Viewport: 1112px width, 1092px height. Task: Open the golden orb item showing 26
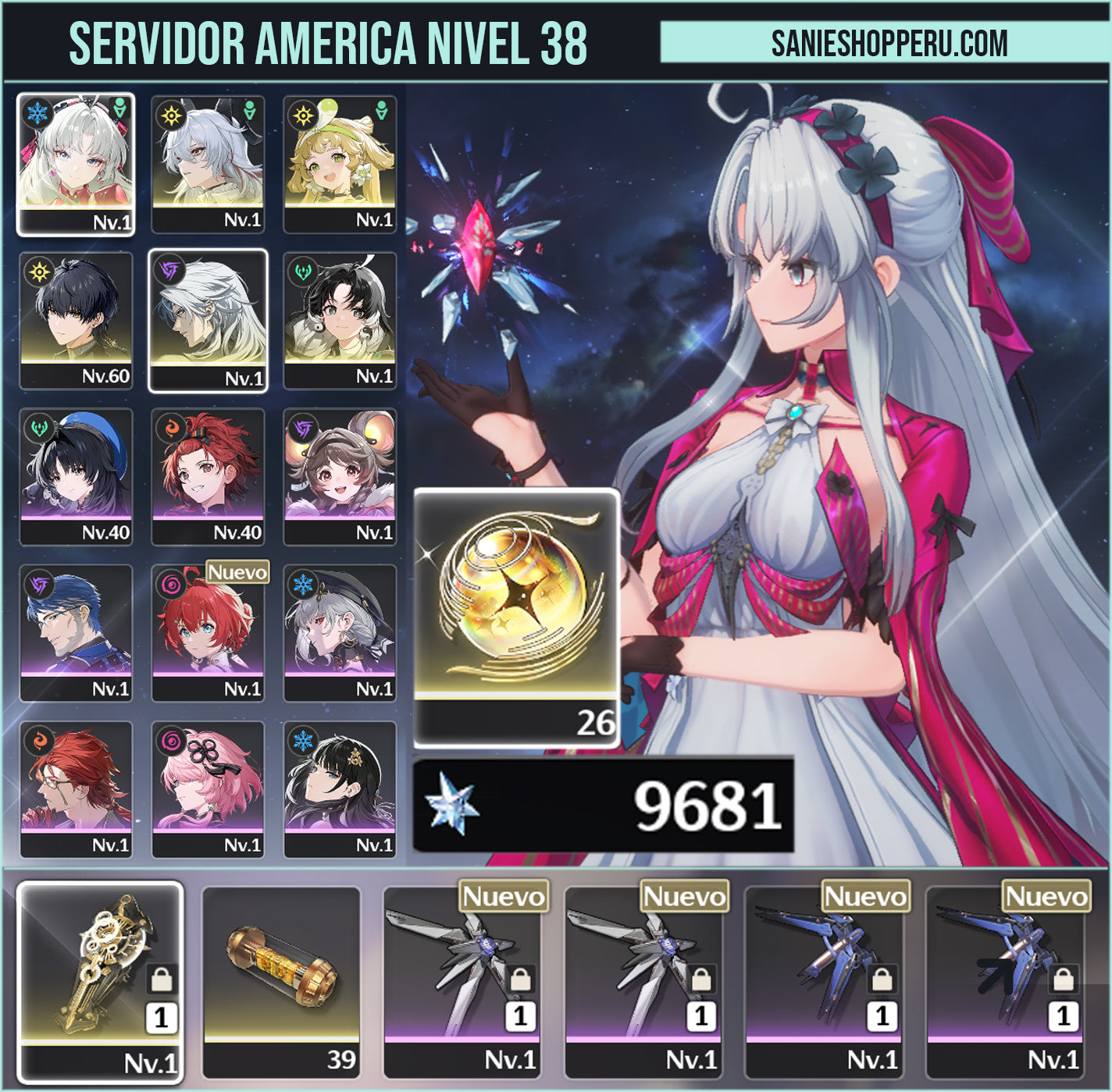coord(516,616)
